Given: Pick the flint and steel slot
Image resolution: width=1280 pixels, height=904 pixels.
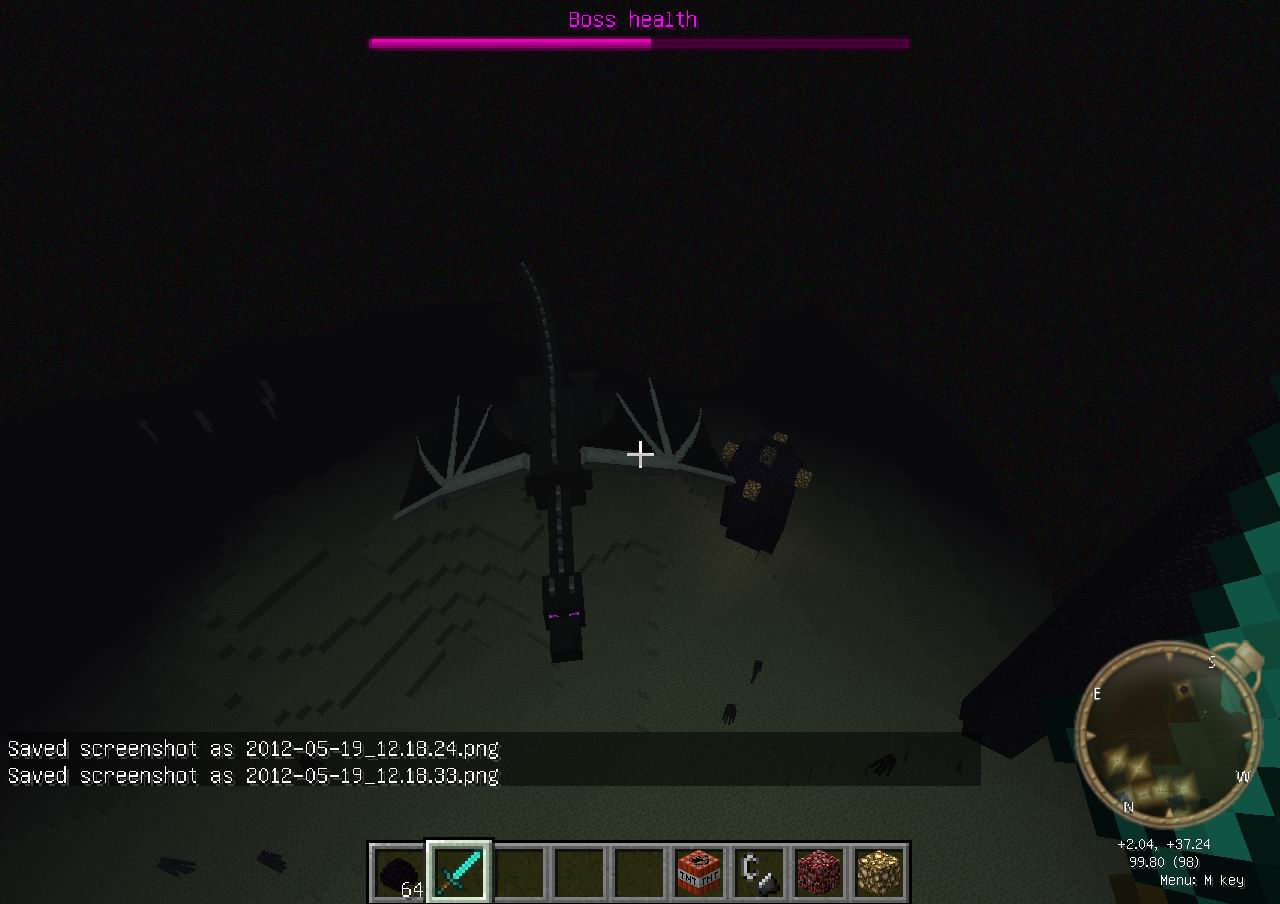Looking at the screenshot, I should pos(760,873).
